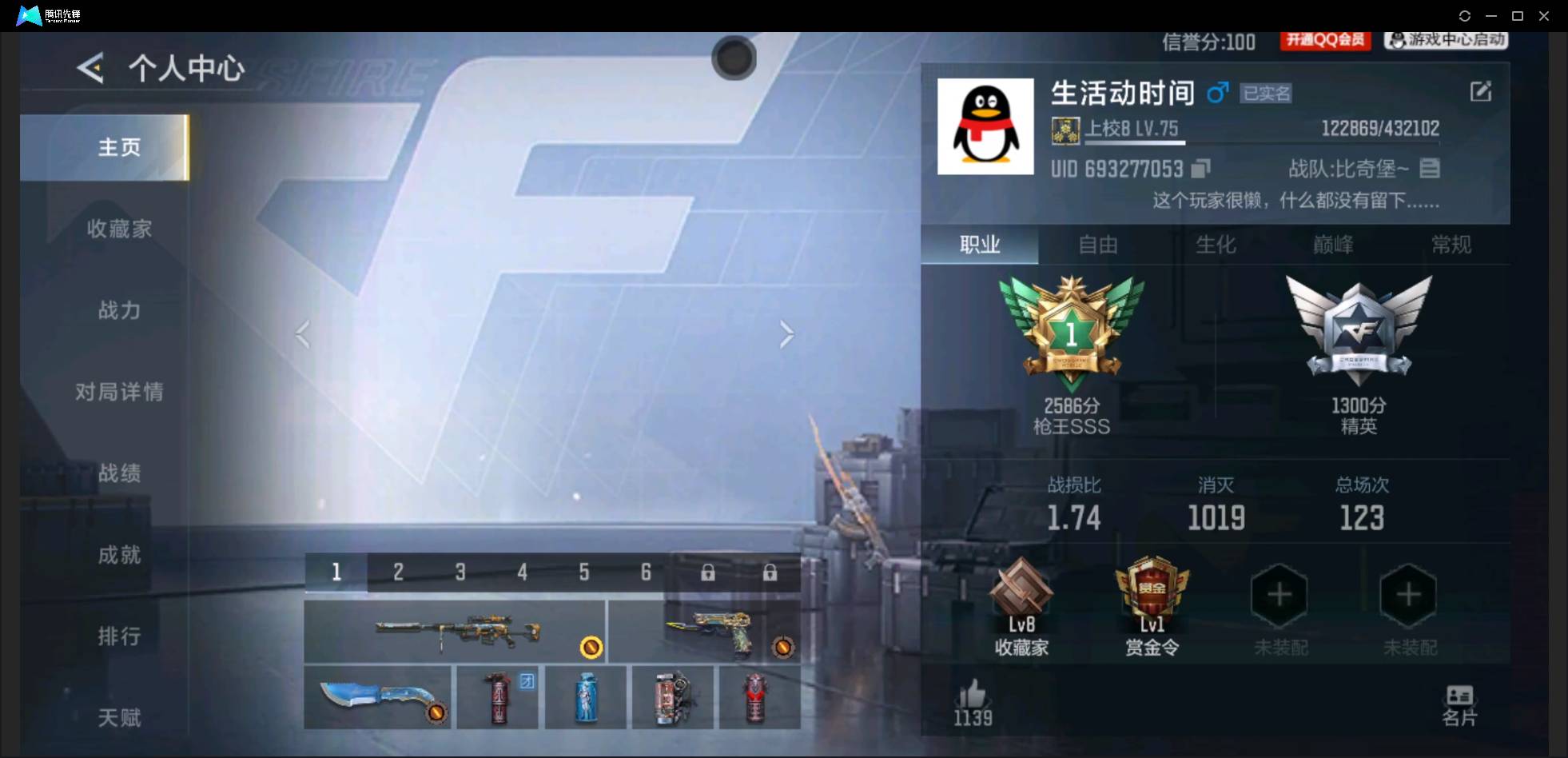Open the Lv1 赏金令 bounty badge
Image resolution: width=1568 pixels, height=758 pixels.
coord(1151,596)
